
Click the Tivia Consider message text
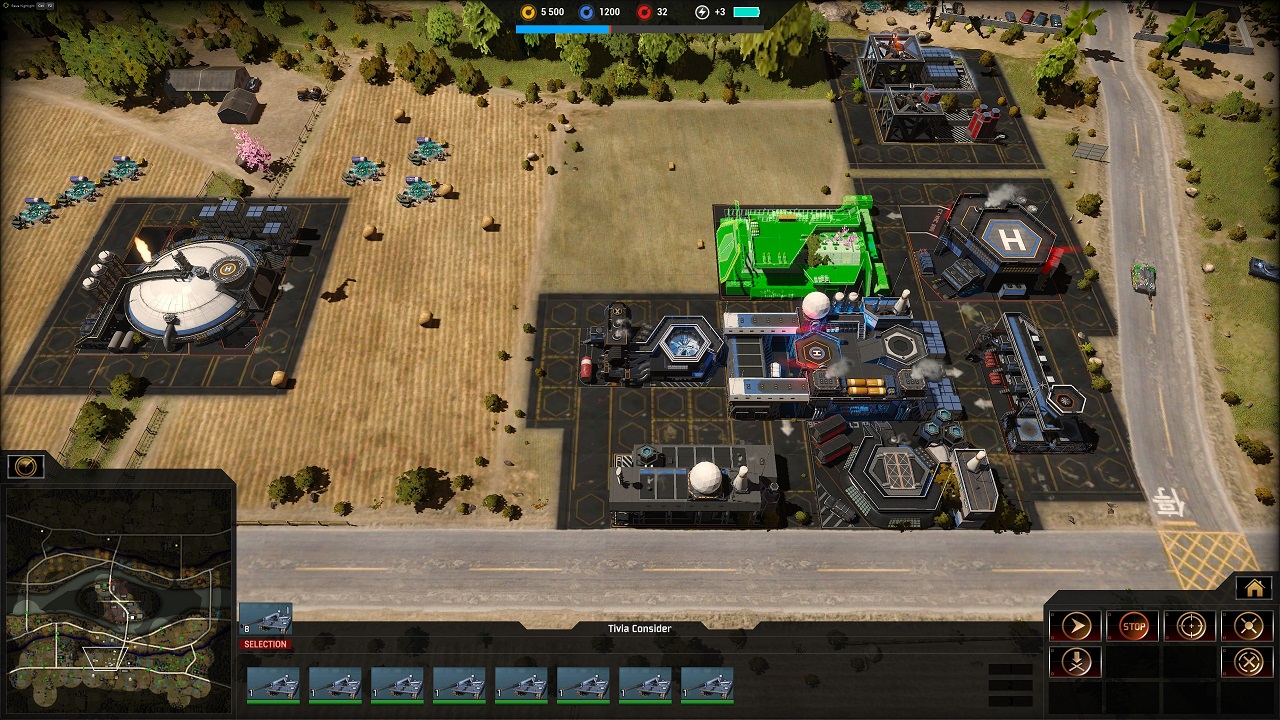[x=638, y=628]
